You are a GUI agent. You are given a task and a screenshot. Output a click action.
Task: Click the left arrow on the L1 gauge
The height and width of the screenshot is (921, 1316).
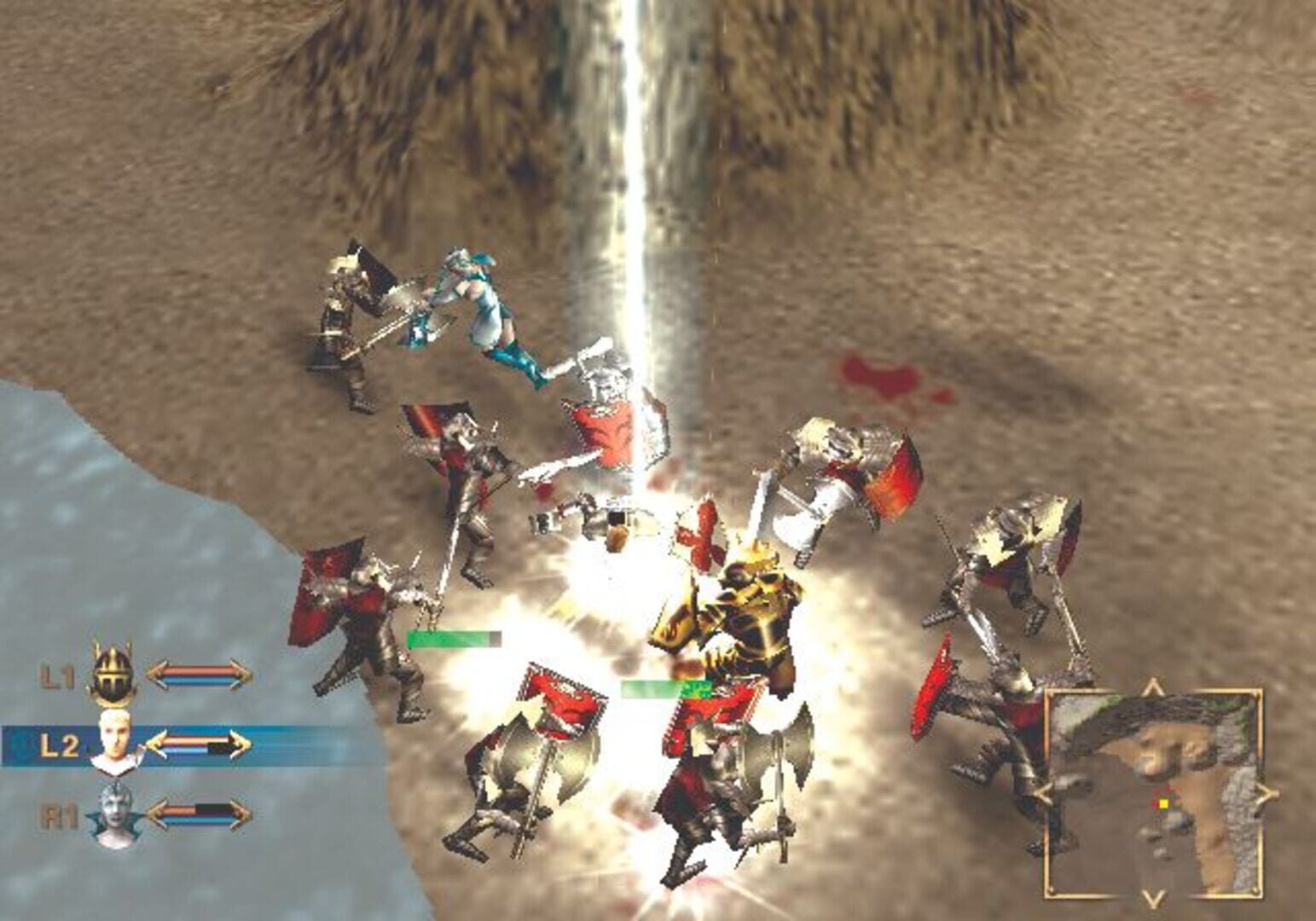pos(157,674)
